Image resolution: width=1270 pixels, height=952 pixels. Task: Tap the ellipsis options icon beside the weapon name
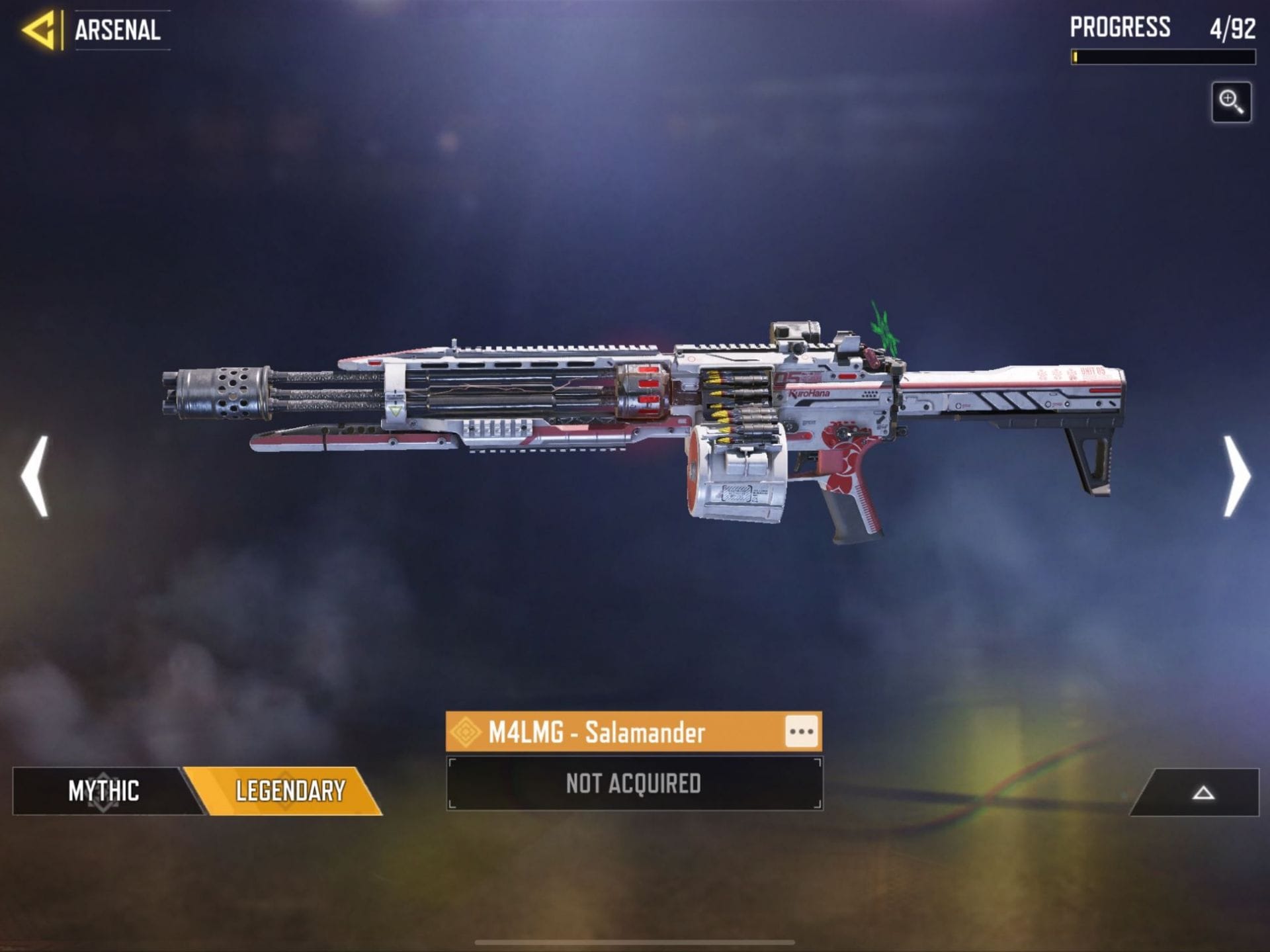click(802, 732)
